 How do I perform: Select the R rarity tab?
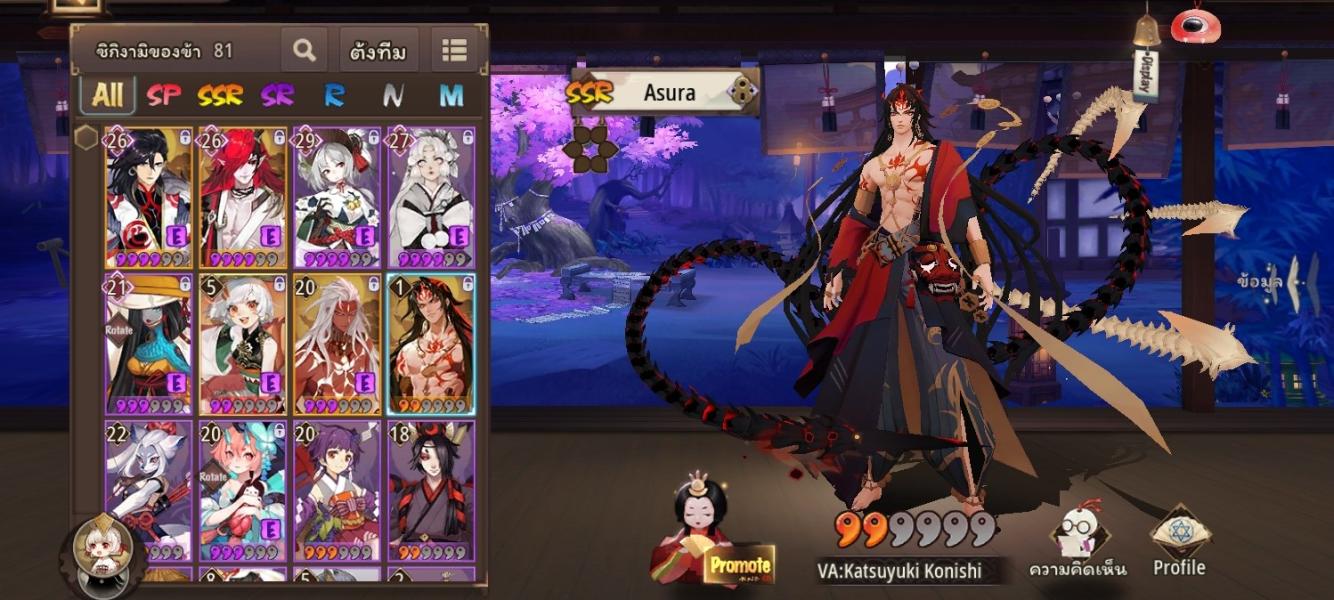pos(334,95)
